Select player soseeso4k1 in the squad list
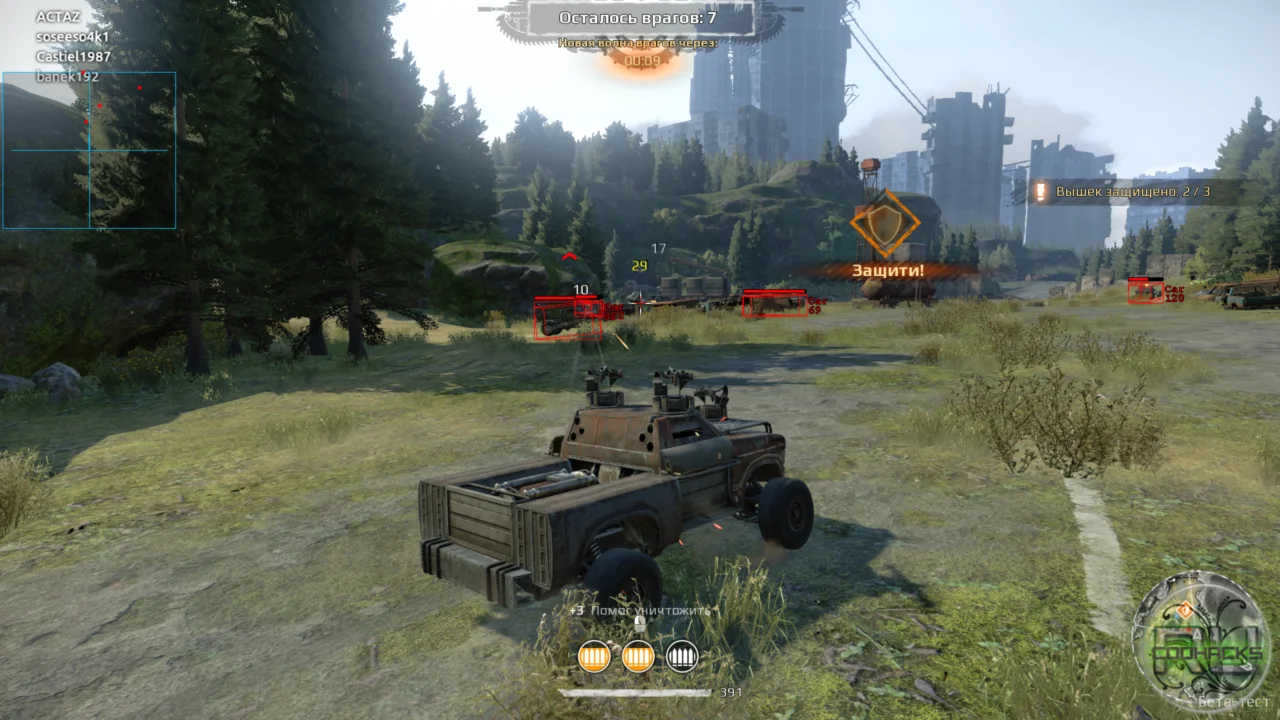This screenshot has height=720, width=1280. pyautogui.click(x=72, y=37)
